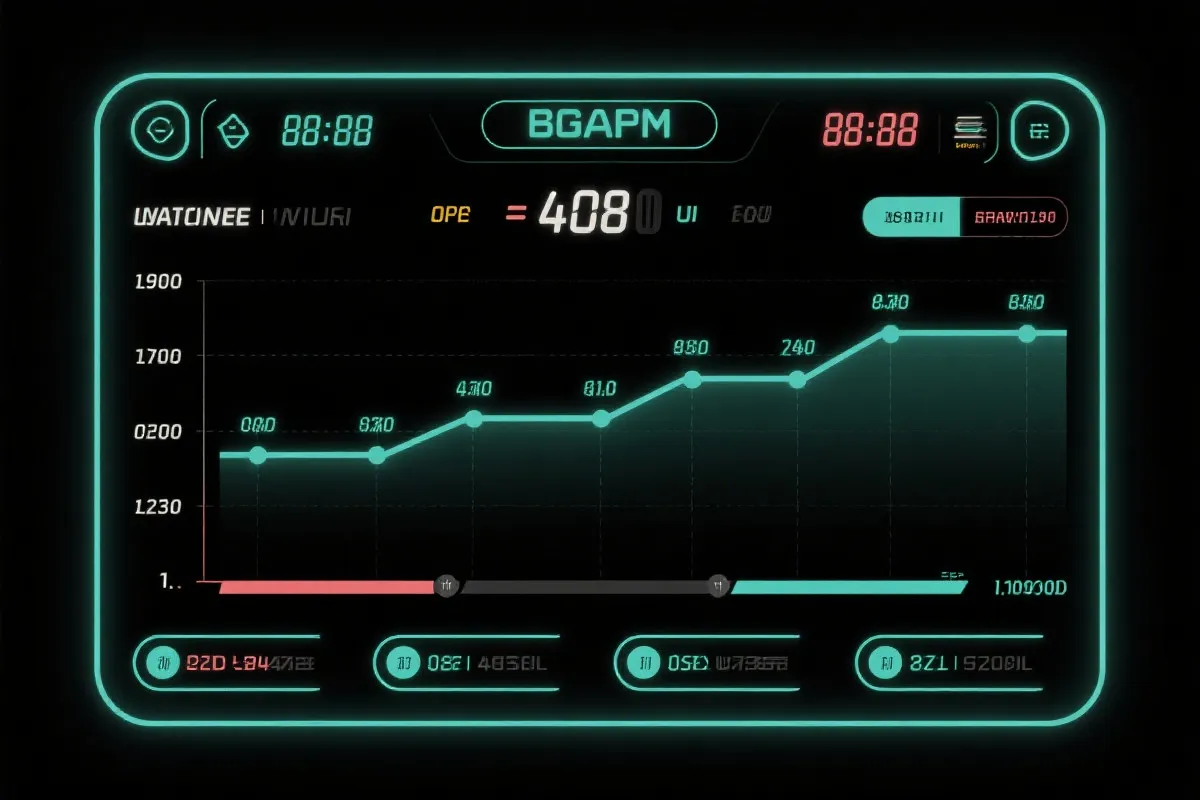This screenshot has height=800, width=1200.
Task: Open the rounded-square menu icon button
Action: pos(1040,131)
